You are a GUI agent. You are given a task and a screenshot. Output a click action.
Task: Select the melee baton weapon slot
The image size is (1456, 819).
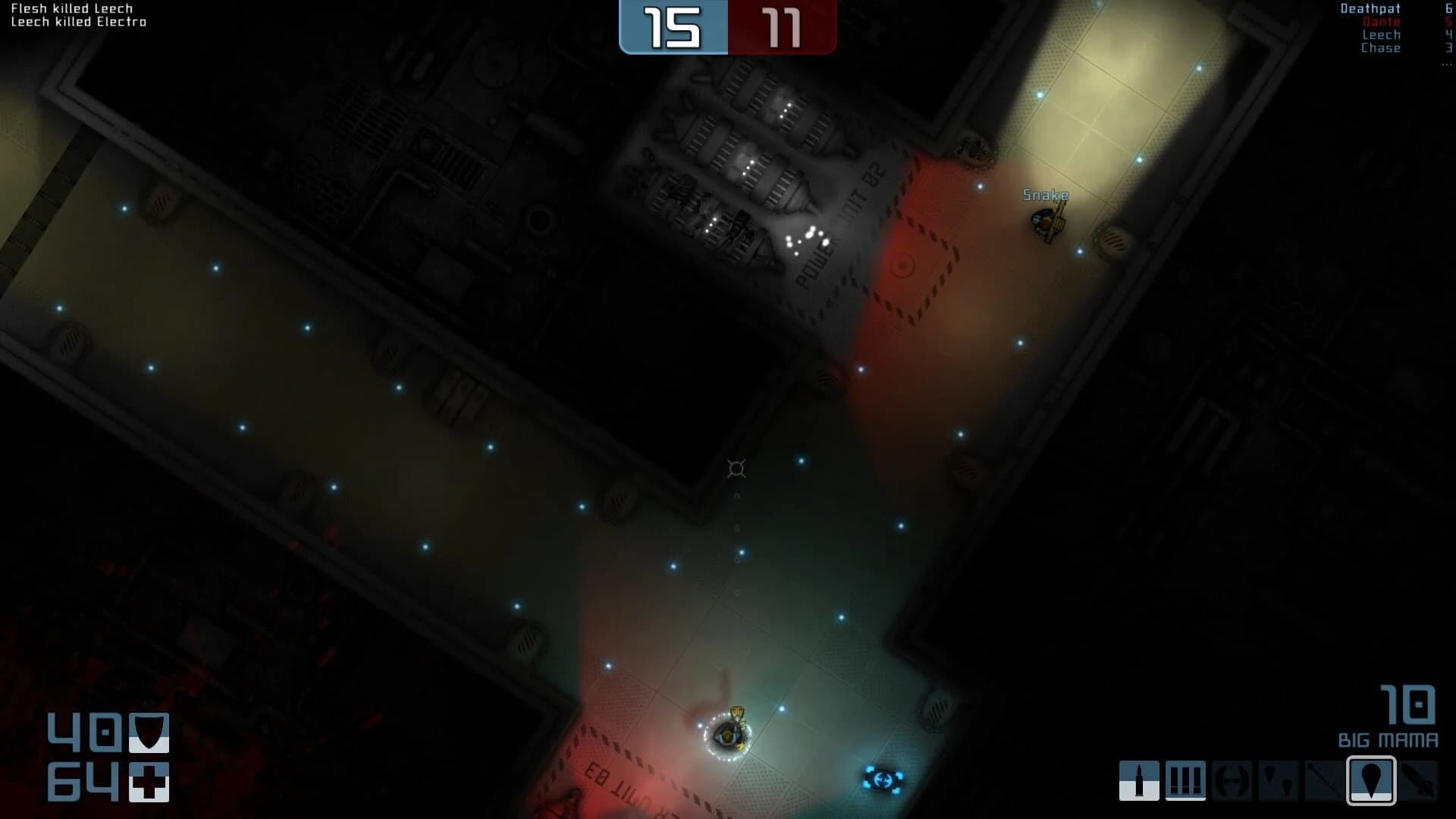coord(1323,781)
